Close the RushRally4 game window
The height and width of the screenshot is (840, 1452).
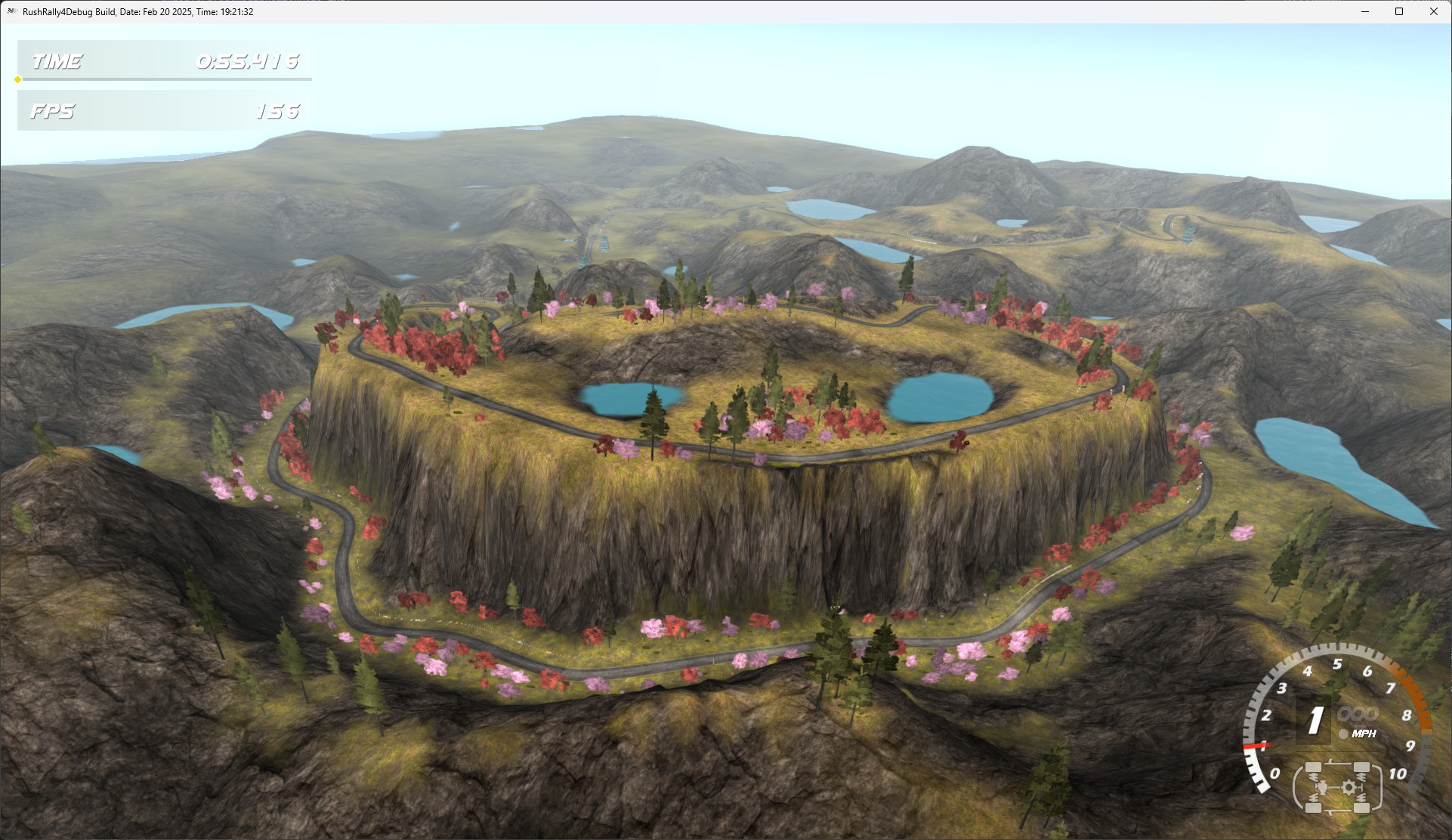[x=1433, y=11]
